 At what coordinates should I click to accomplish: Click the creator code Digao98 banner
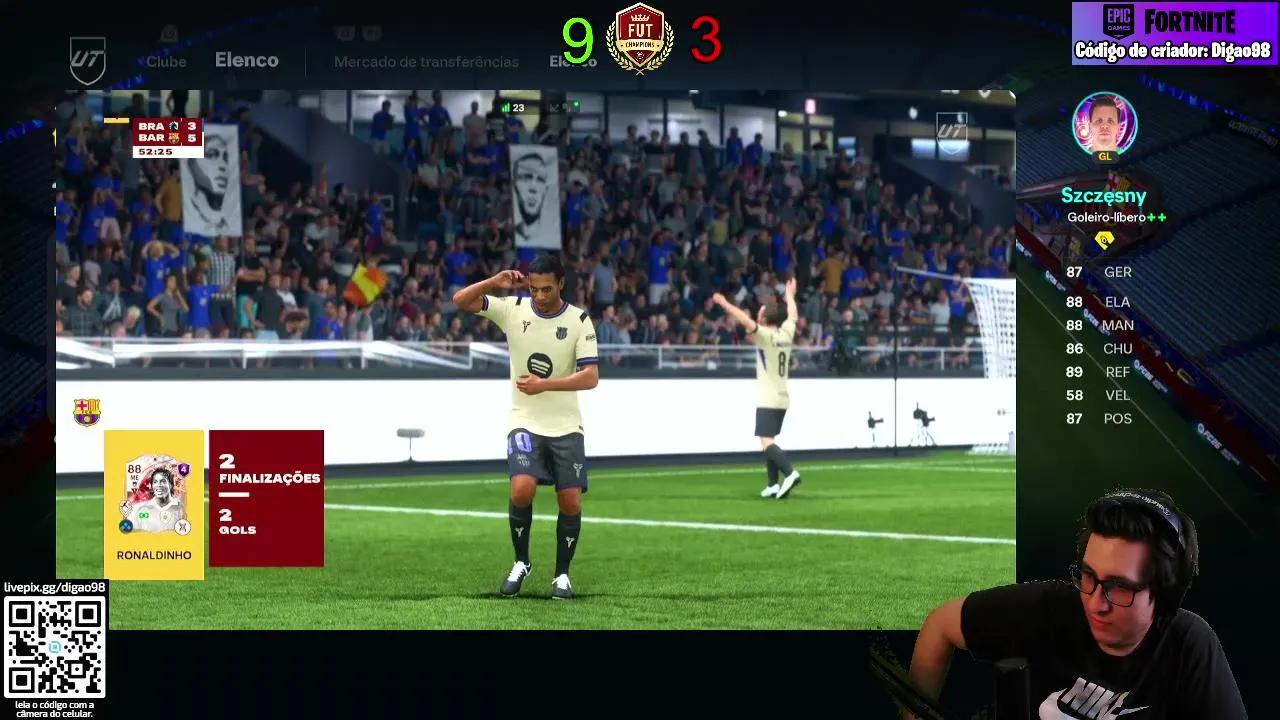tap(1174, 46)
